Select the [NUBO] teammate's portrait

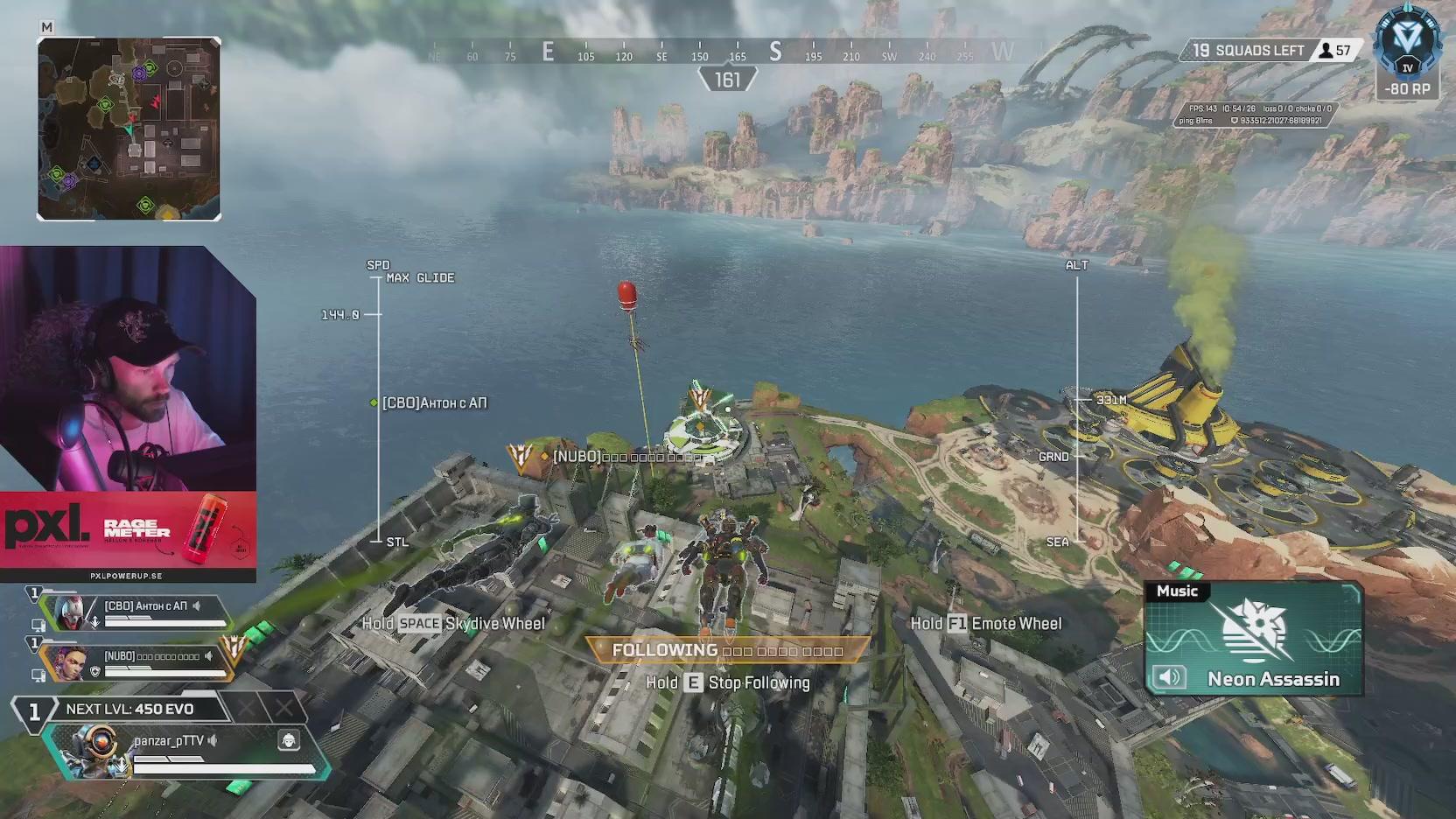pyautogui.click(x=63, y=663)
